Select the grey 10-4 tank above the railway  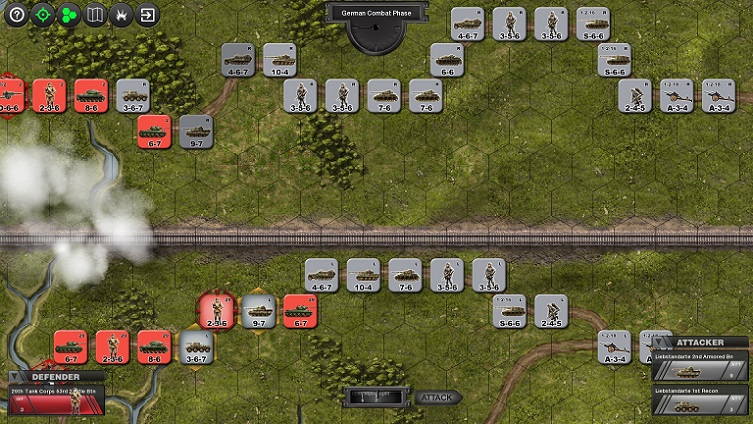(279, 58)
